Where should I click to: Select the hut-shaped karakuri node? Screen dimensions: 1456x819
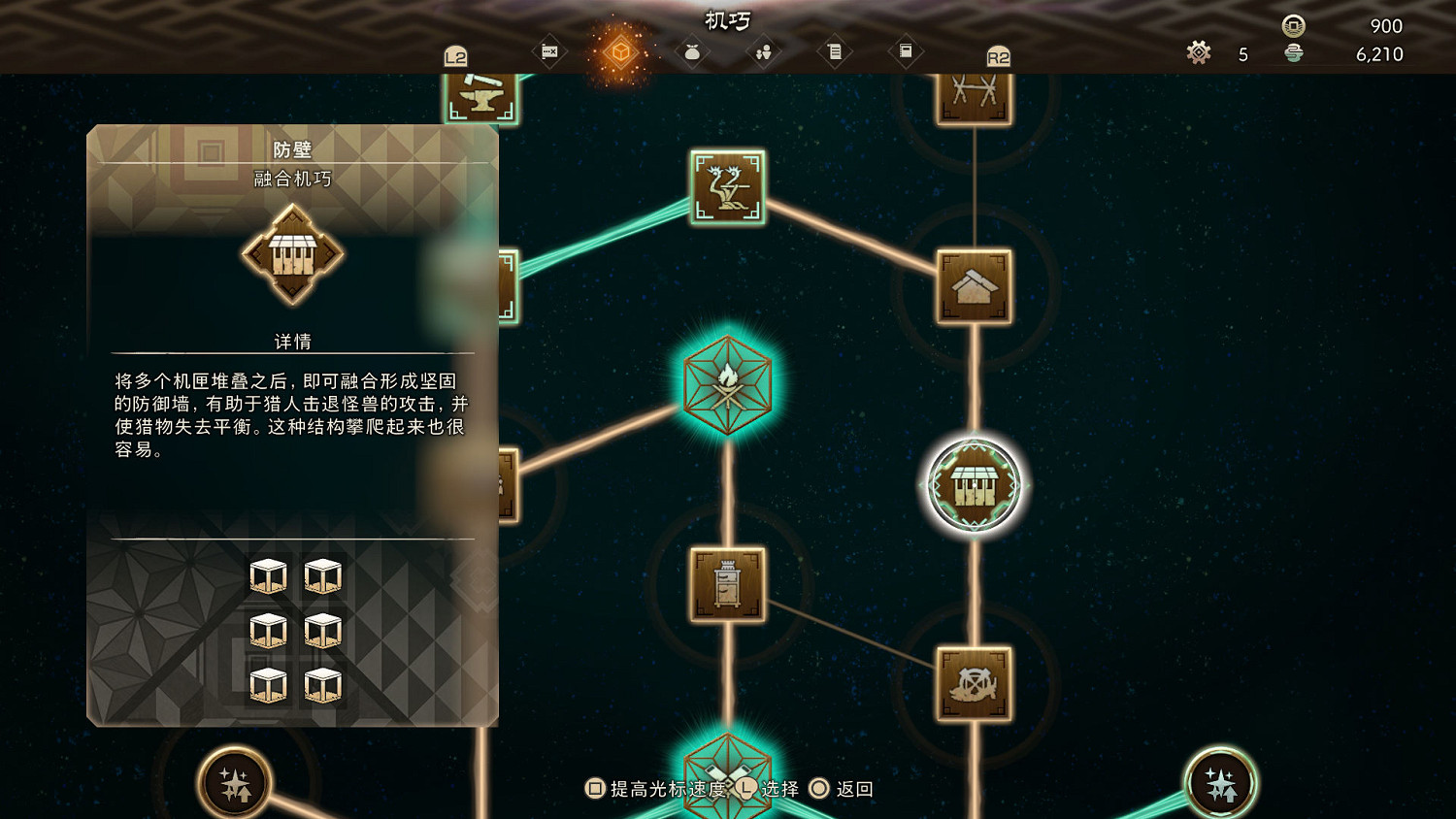(976, 284)
